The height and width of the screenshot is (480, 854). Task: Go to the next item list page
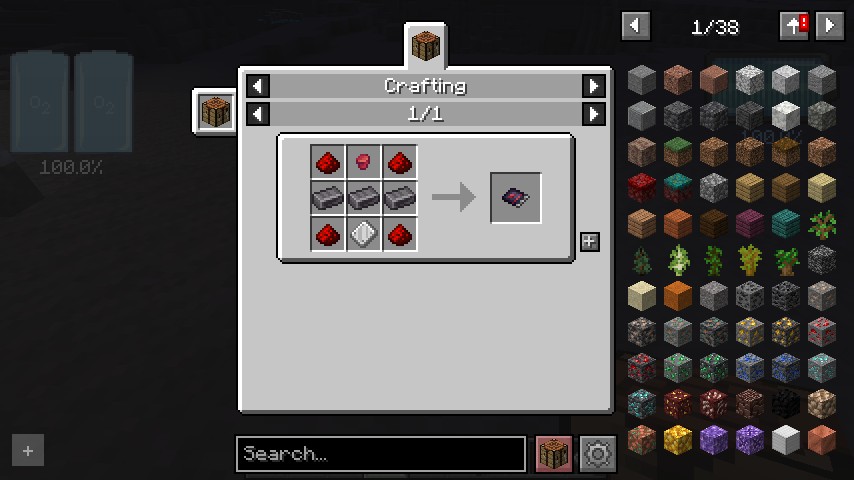(x=830, y=26)
